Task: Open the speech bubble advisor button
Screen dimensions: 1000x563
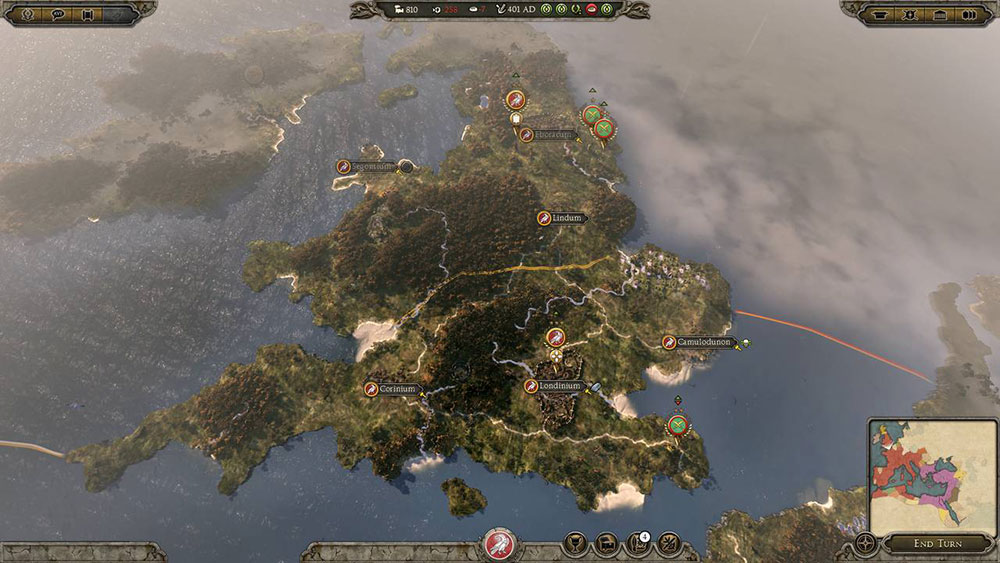Action: (x=58, y=14)
